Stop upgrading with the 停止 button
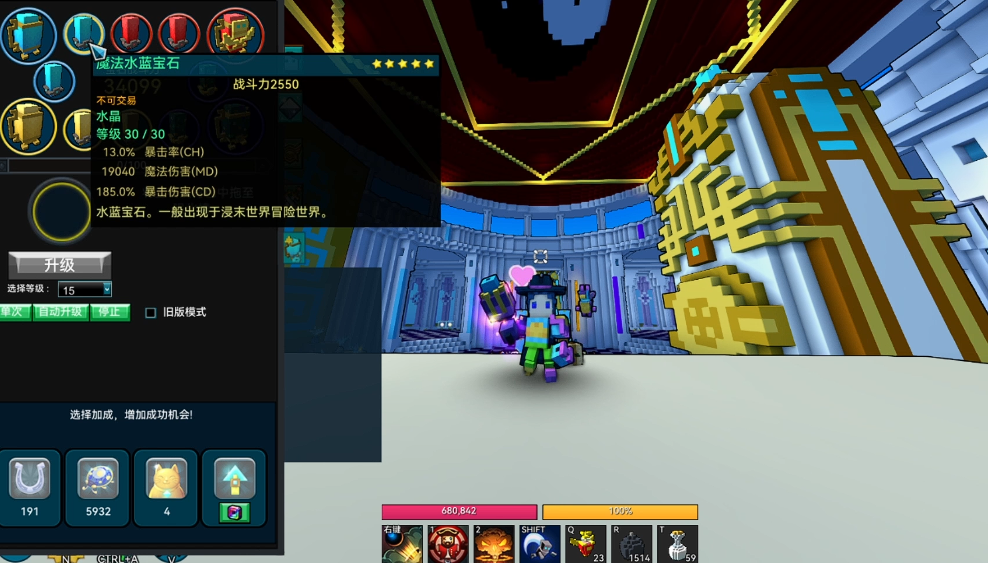 click(110, 312)
